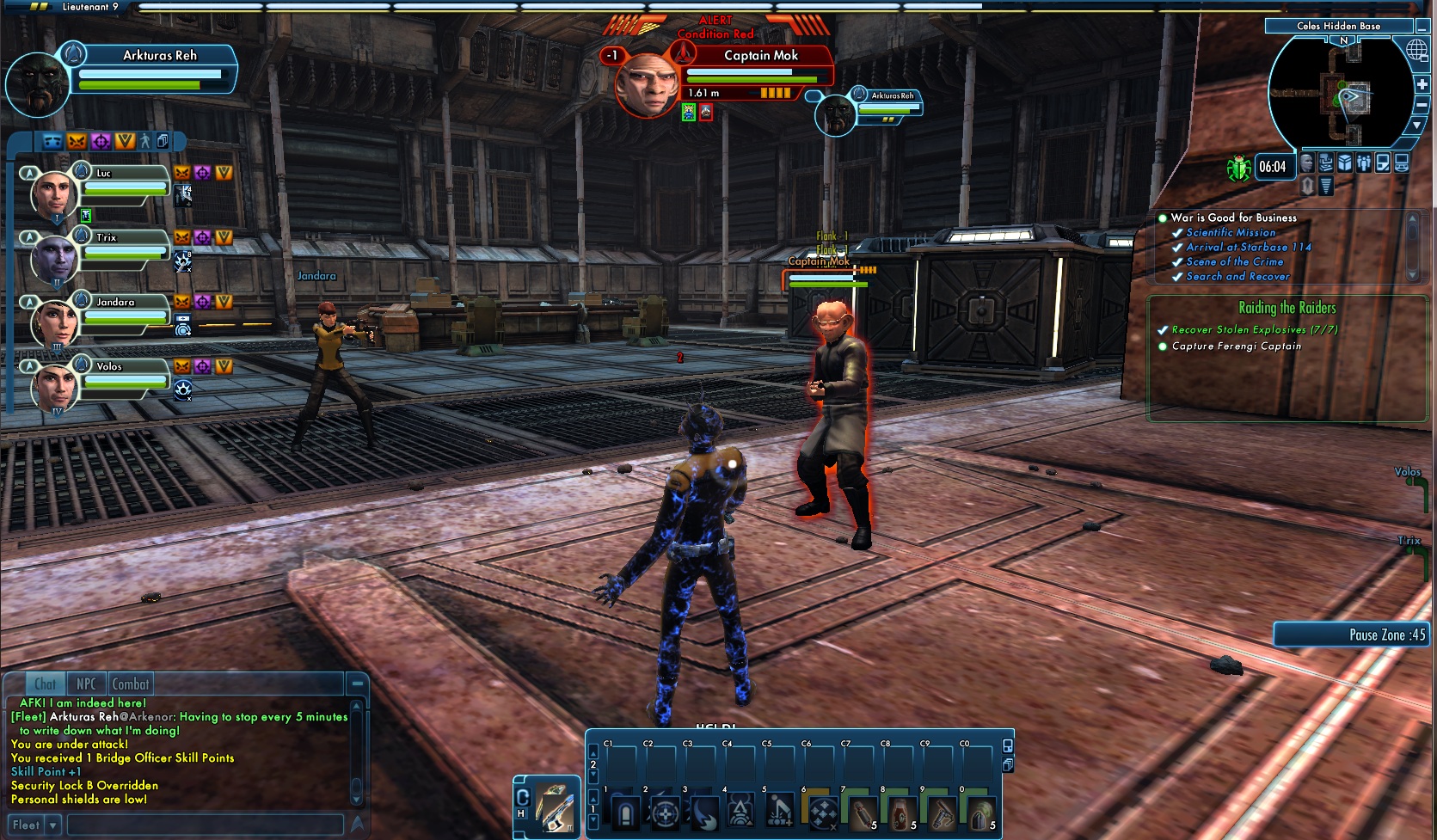The image size is (1437, 840).
Task: Target Captain Mok's portrait frame
Action: click(645, 84)
